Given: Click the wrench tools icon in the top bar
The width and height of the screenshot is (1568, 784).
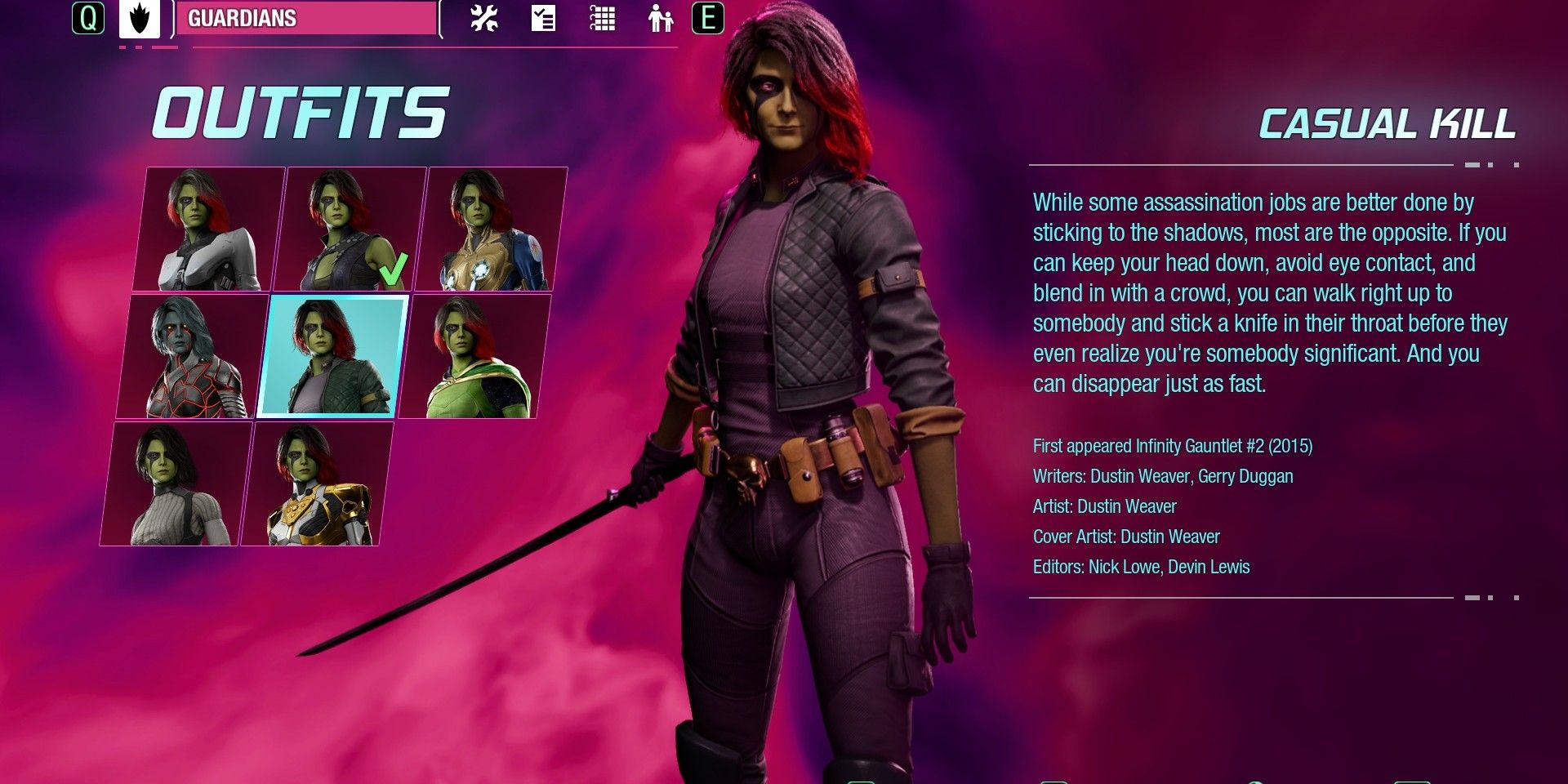Looking at the screenshot, I should coord(483,20).
